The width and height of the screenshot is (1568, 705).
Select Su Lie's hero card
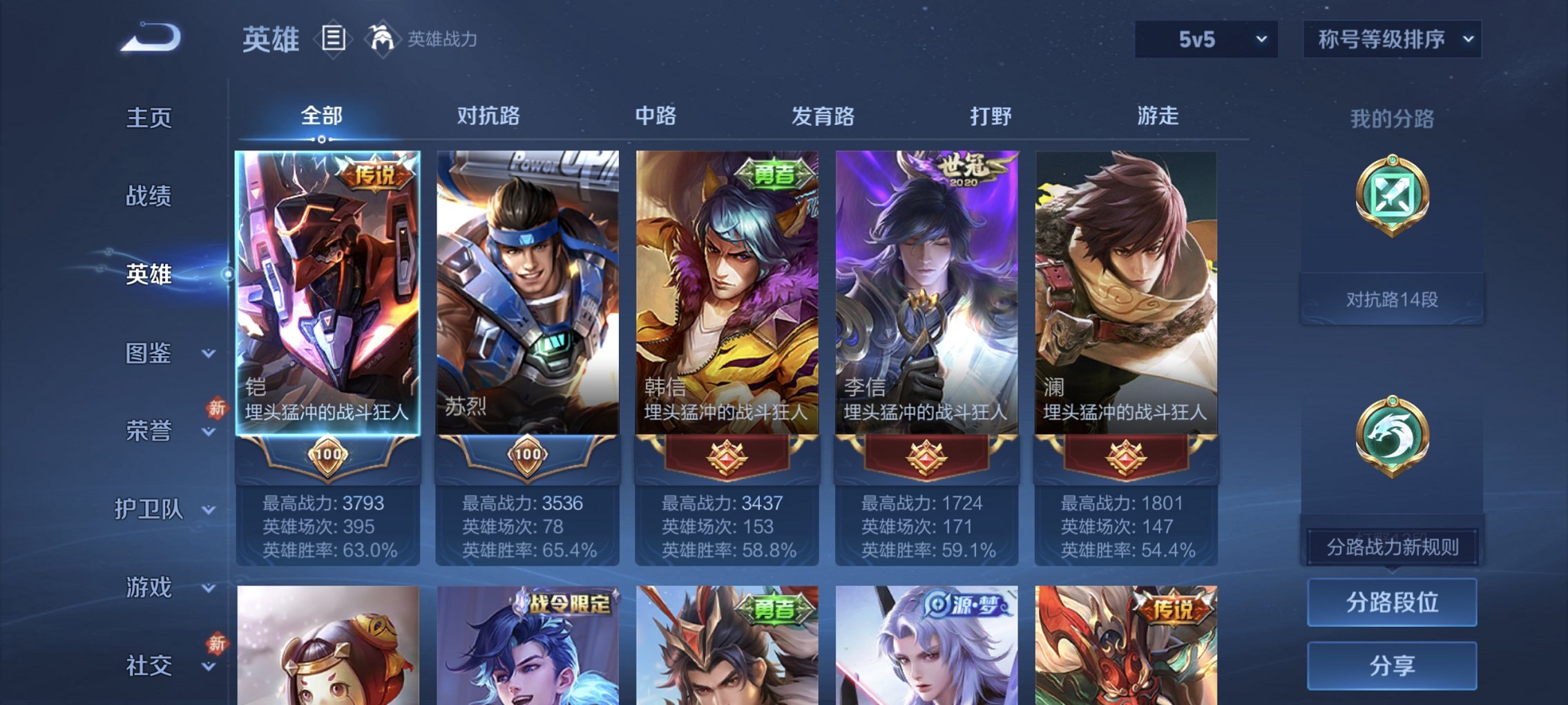pyautogui.click(x=526, y=290)
